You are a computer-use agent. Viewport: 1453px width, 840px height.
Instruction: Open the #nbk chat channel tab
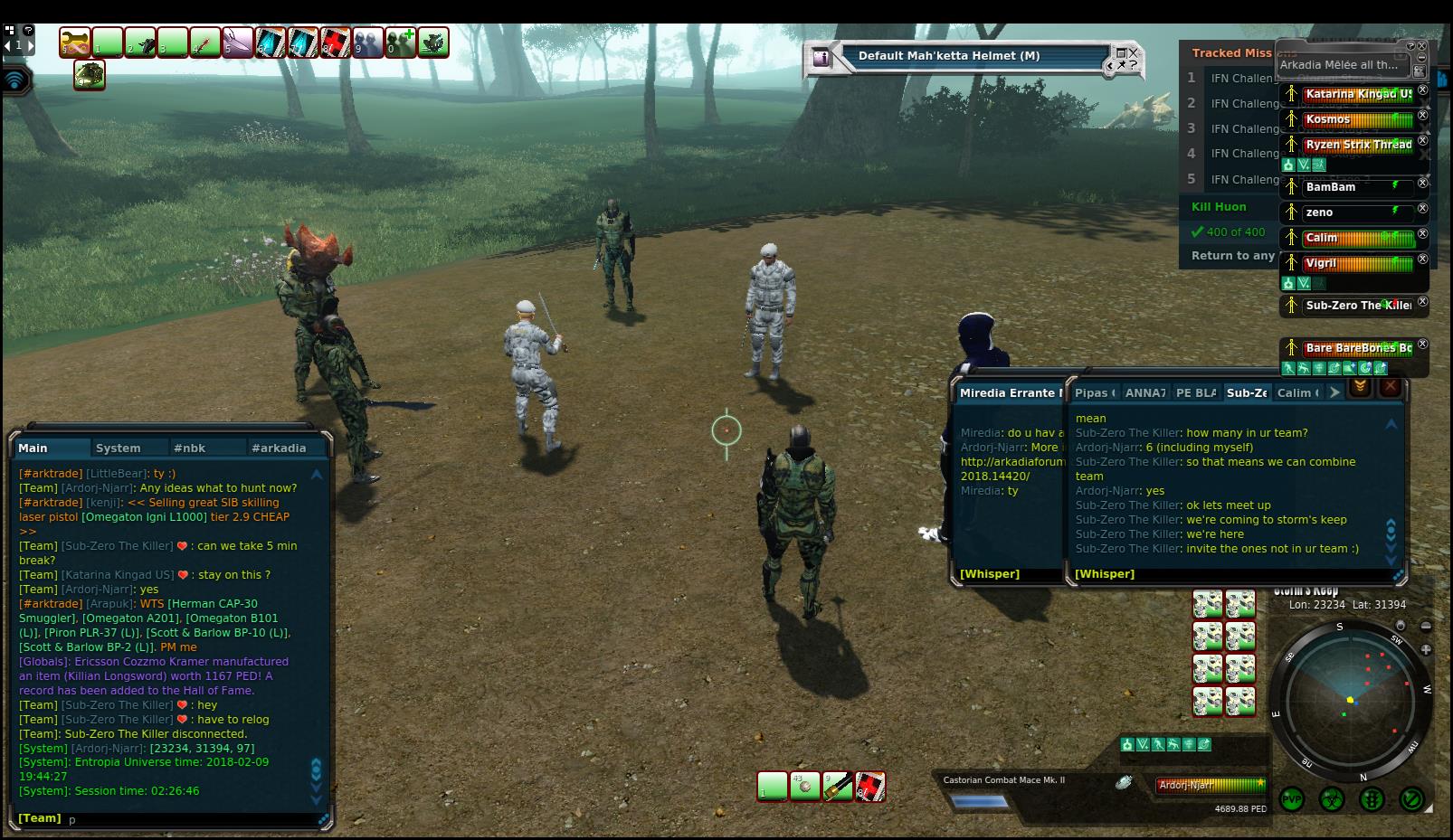pyautogui.click(x=190, y=448)
